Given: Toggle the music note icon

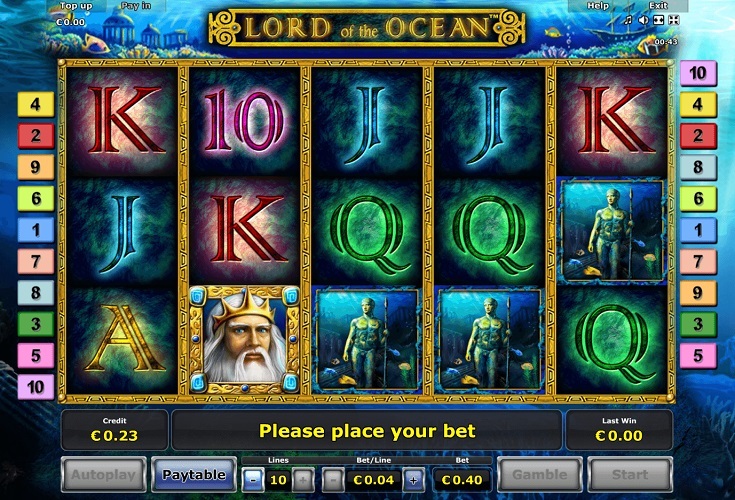Looking at the screenshot, I should (x=627, y=19).
